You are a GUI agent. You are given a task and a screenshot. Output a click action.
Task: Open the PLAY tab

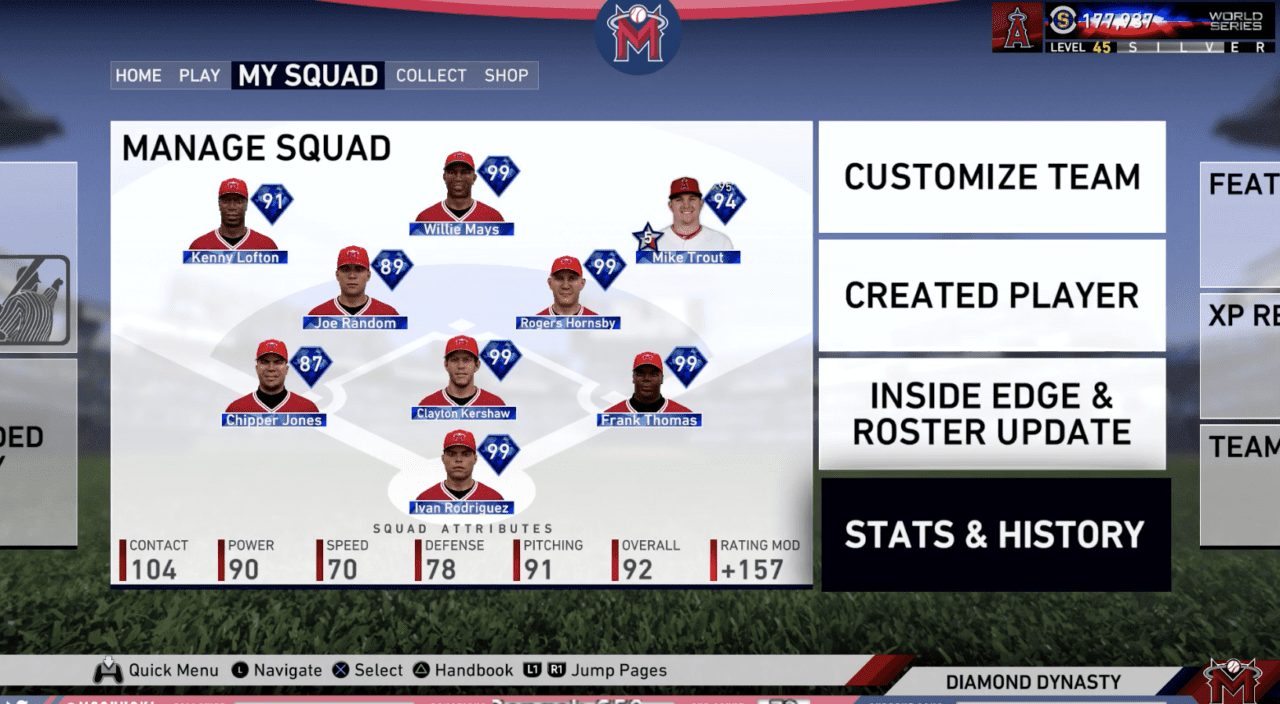[200, 76]
